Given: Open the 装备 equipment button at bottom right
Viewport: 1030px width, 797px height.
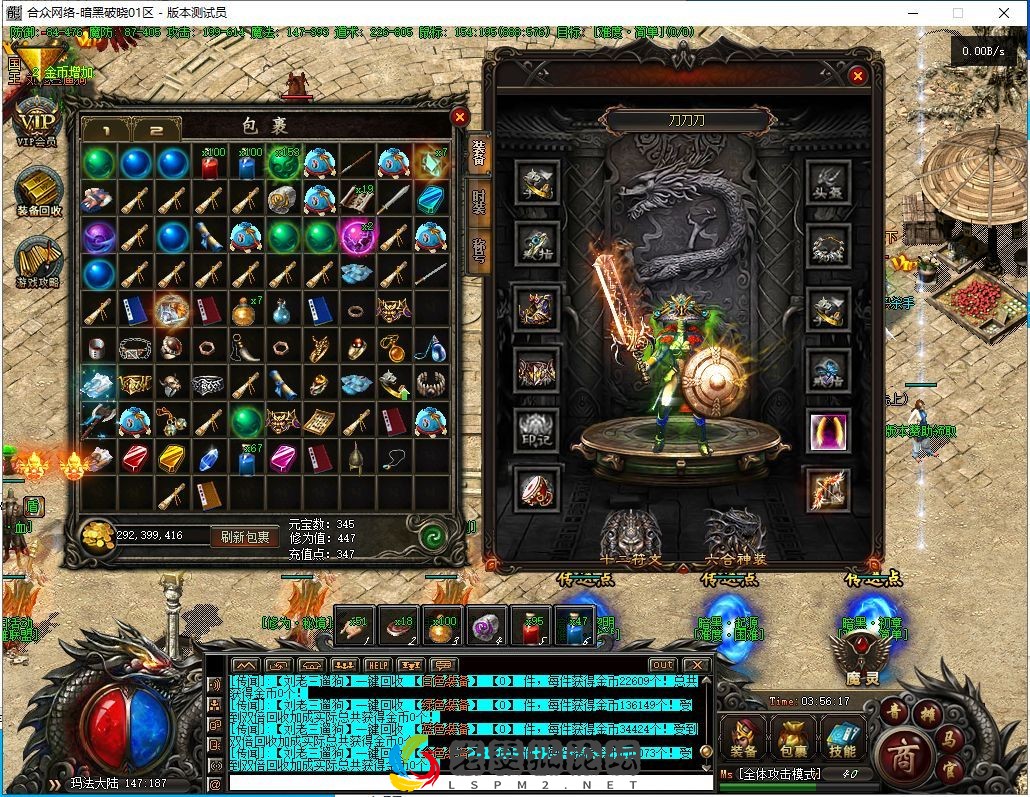Looking at the screenshot, I should tap(743, 738).
